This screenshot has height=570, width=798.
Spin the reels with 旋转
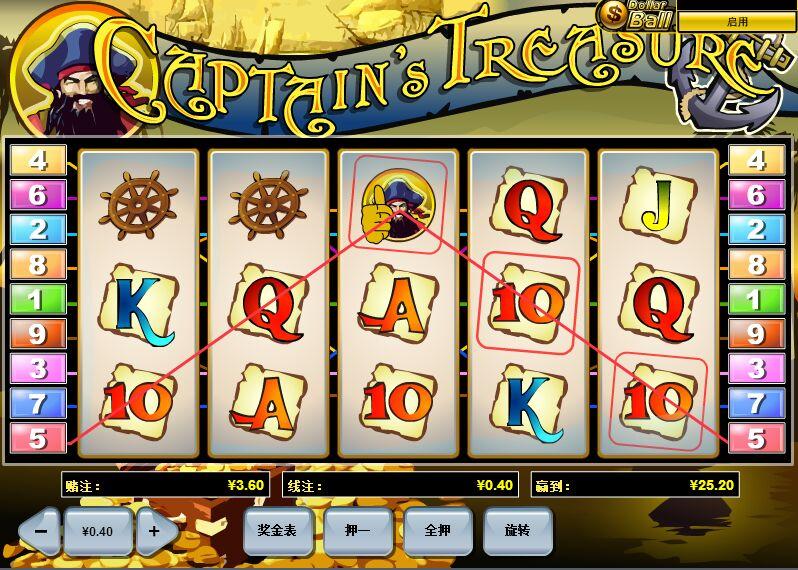(517, 531)
